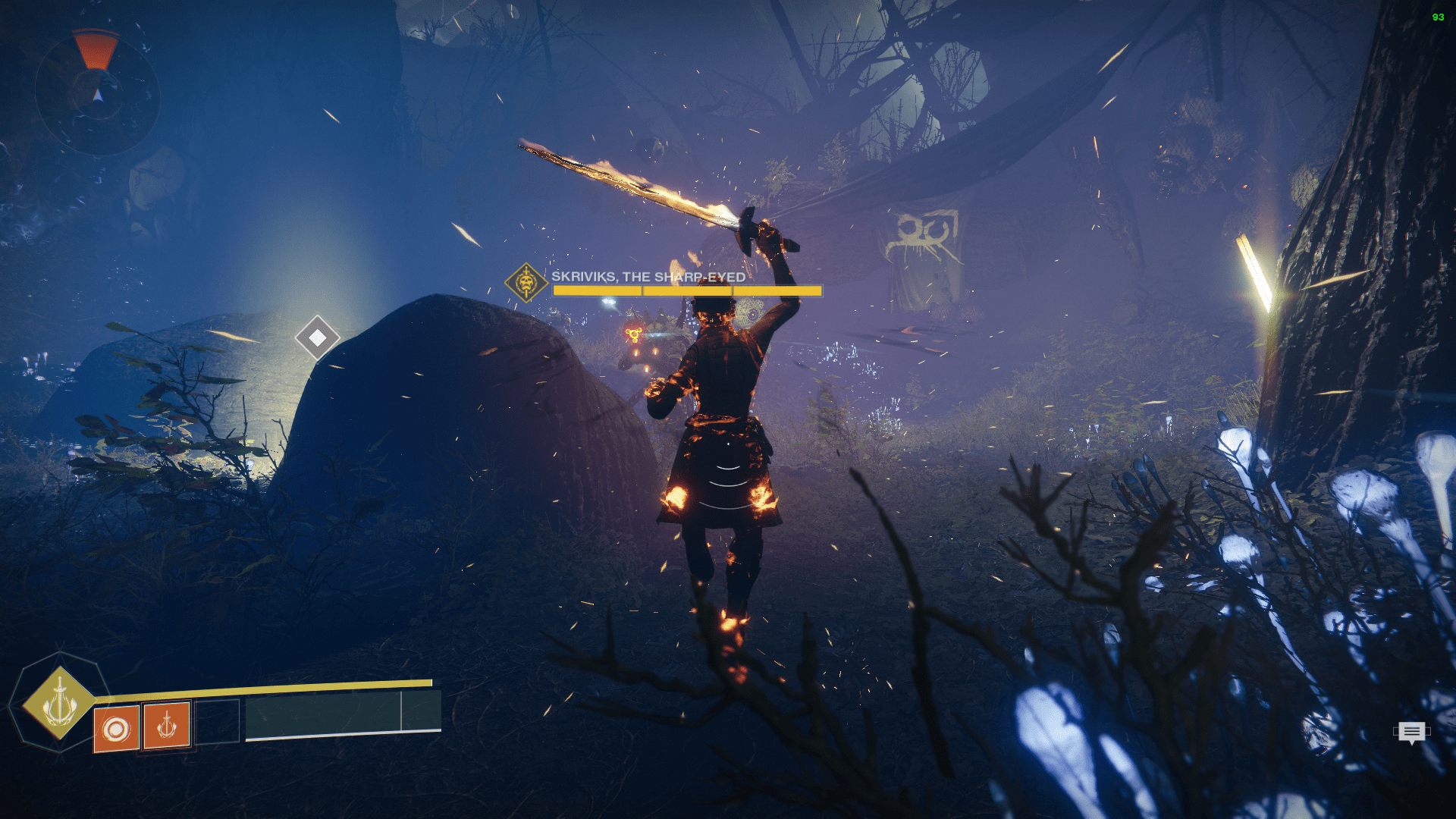Screen dimensions: 1456x819
Task: Activate the golden diamond super ability icon
Action: [59, 702]
